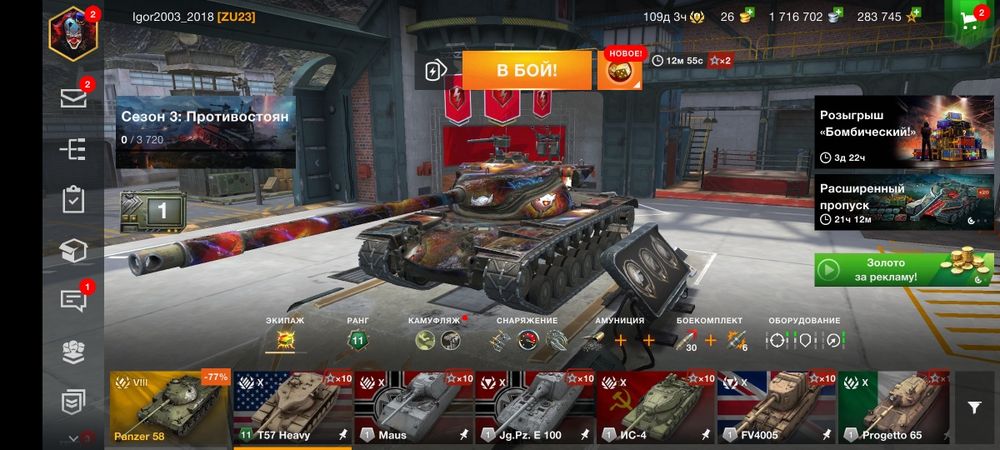This screenshot has width=1000, height=450.
Task: Open the missions clipboard icon
Action: click(x=73, y=199)
